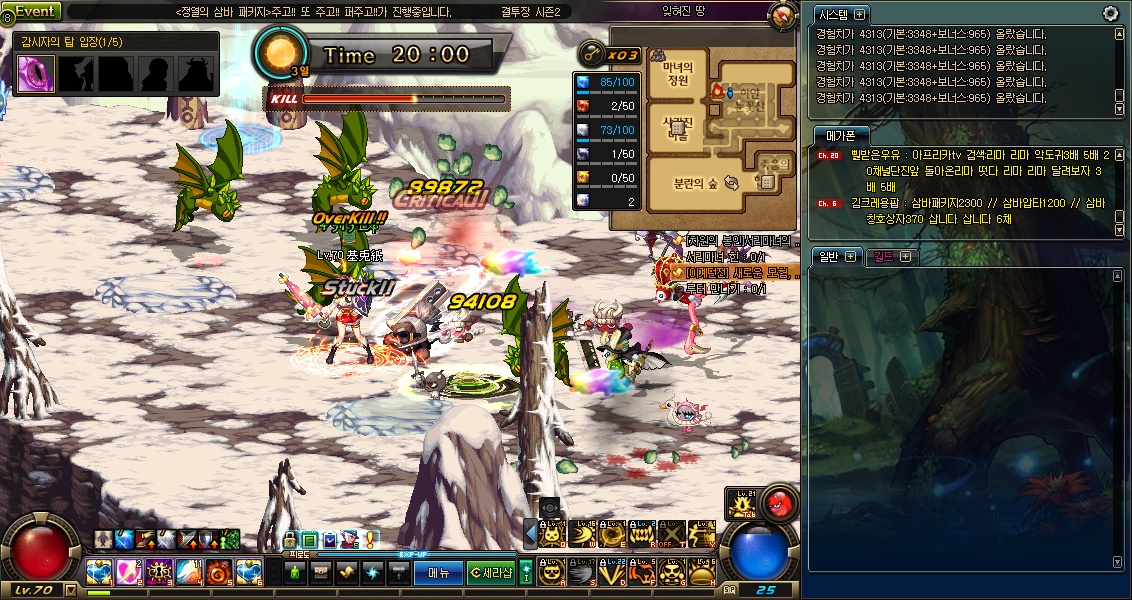Open chat settings gear icon
Screen dimensions: 1132x600
click(x=1110, y=13)
